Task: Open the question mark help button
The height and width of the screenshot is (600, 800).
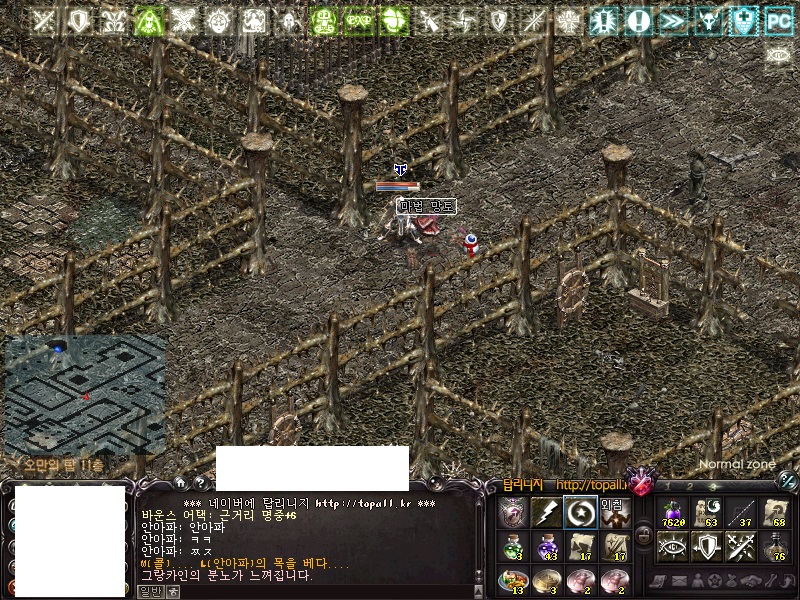Action: 201,484
